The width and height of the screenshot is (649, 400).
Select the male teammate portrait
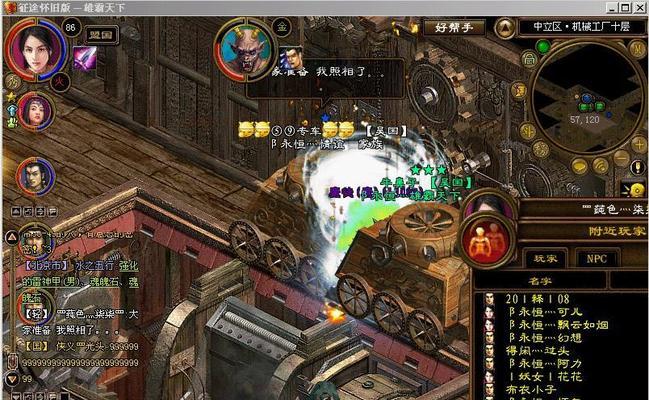(34, 176)
